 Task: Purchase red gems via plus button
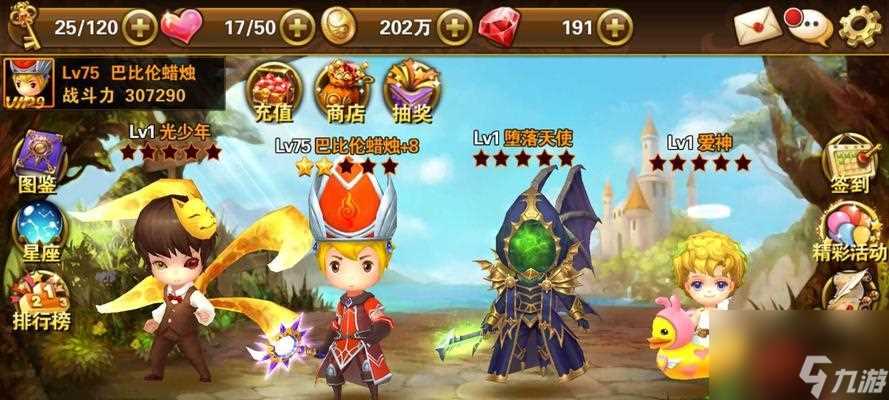tap(615, 26)
